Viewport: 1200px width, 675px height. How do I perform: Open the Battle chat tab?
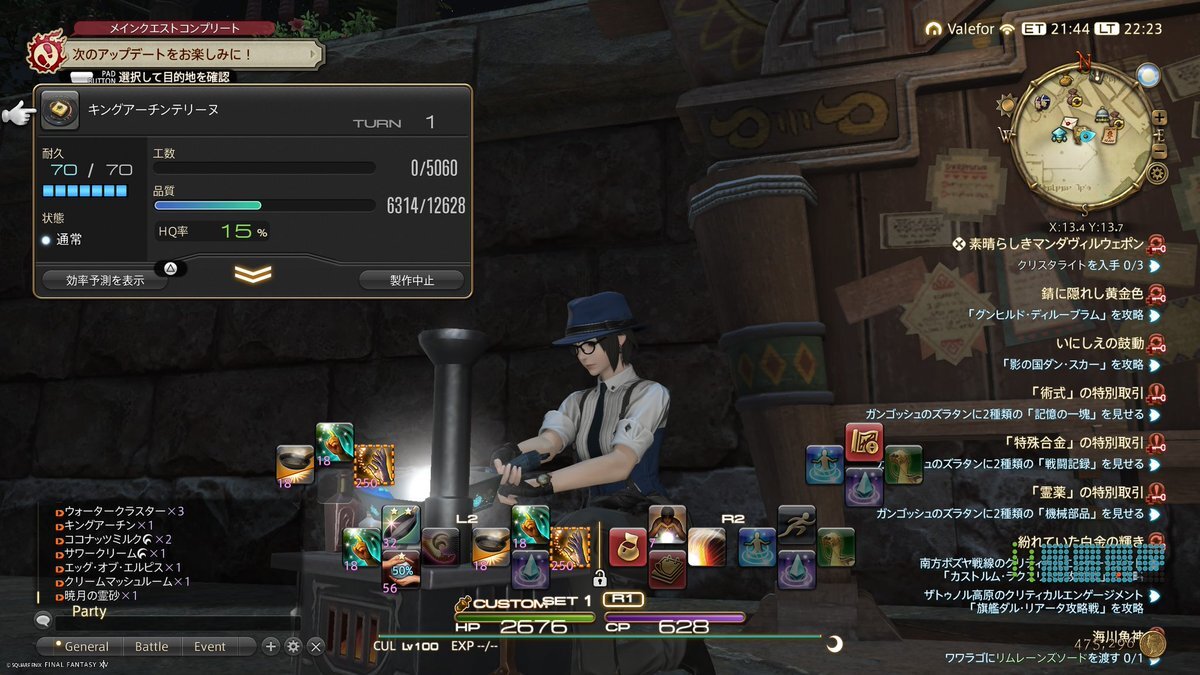point(152,646)
